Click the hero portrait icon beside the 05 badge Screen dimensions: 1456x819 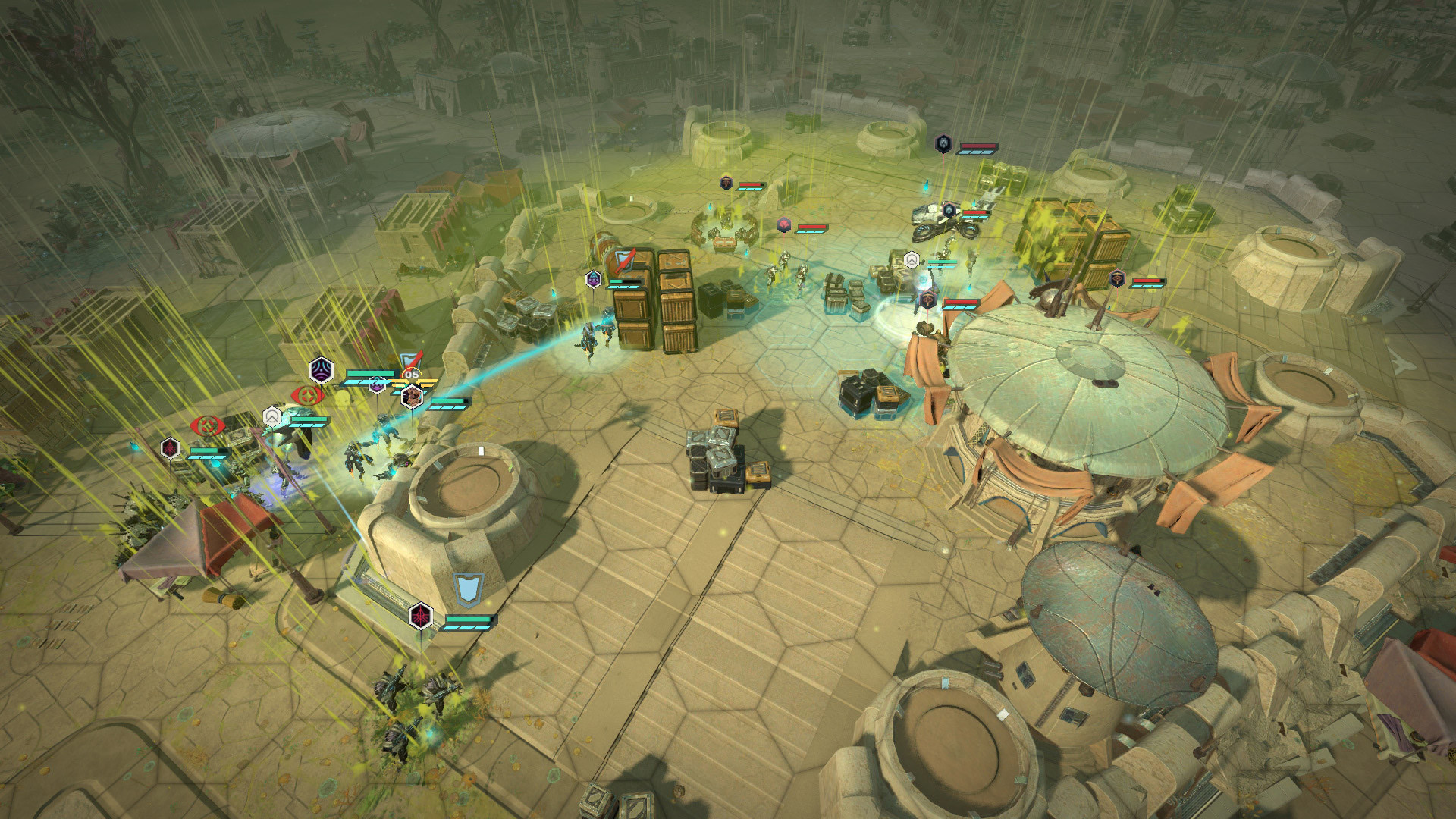coord(412,398)
